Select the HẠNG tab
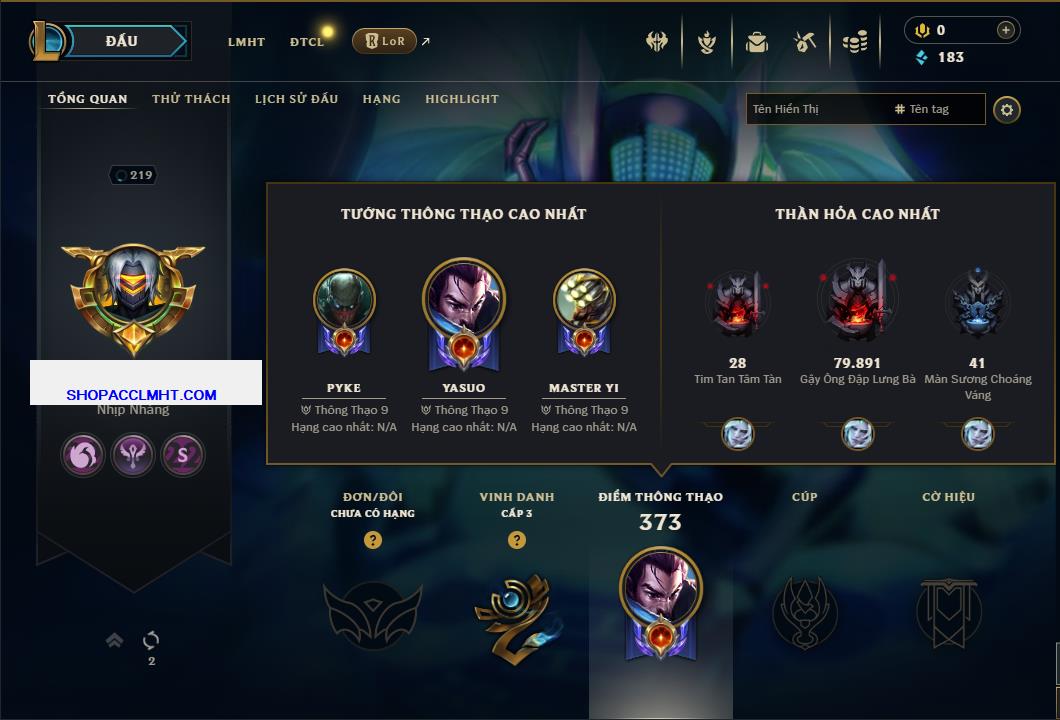The image size is (1060, 720). point(381,99)
